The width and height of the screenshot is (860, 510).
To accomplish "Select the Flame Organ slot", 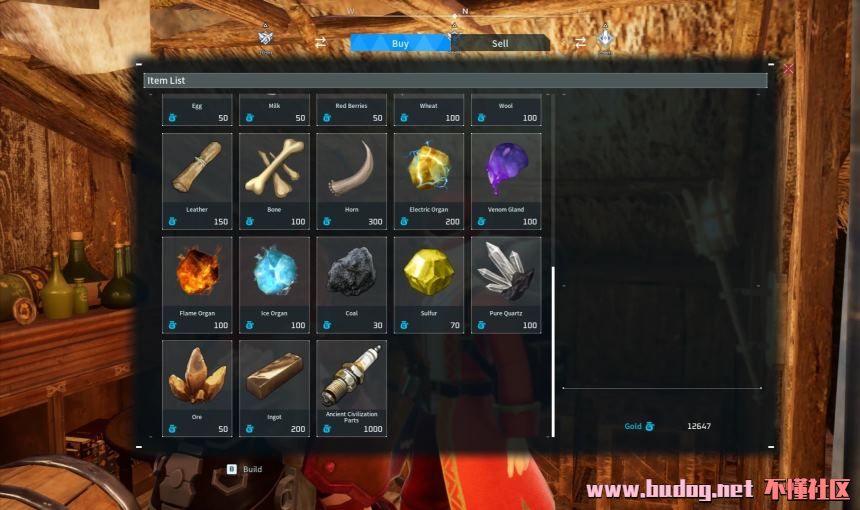I will tap(197, 284).
